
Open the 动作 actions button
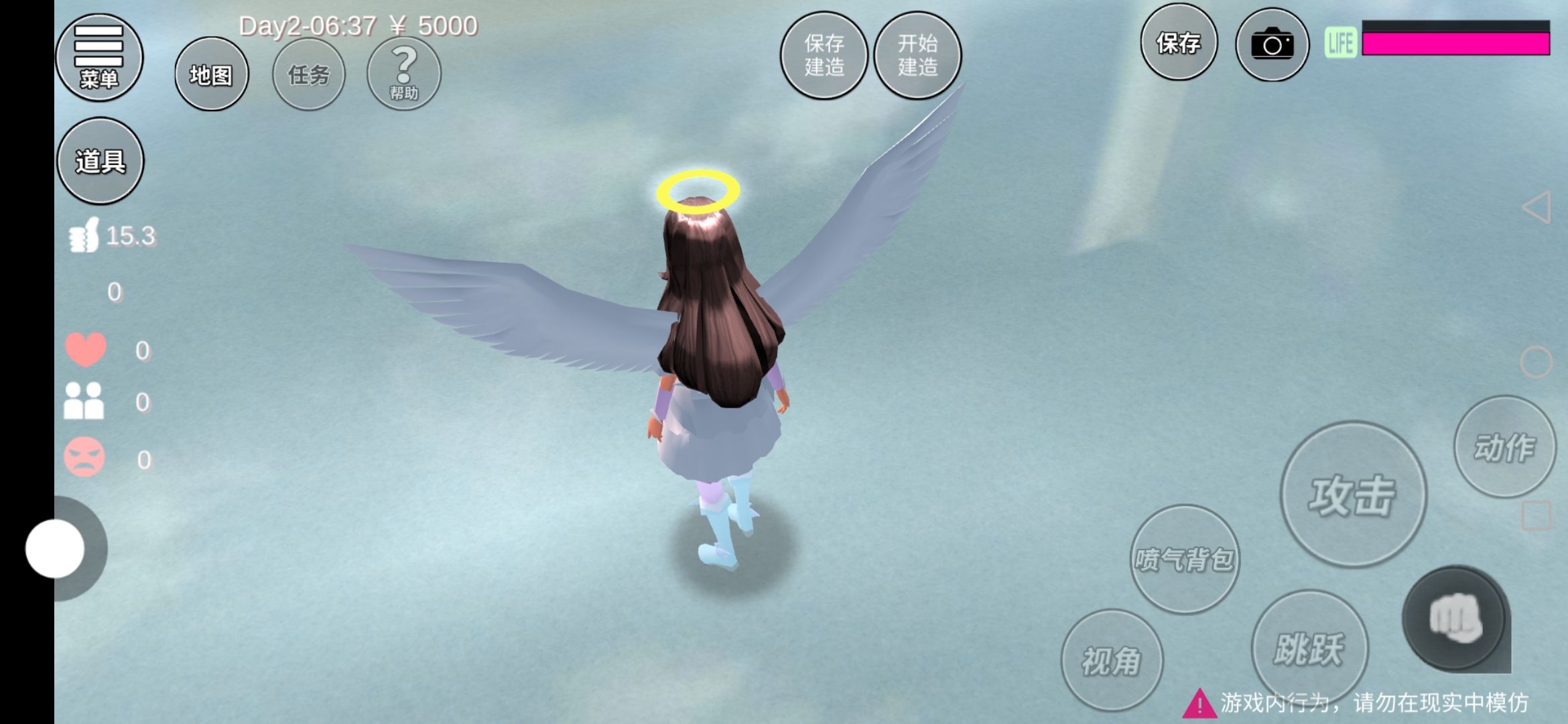pyautogui.click(x=1504, y=446)
